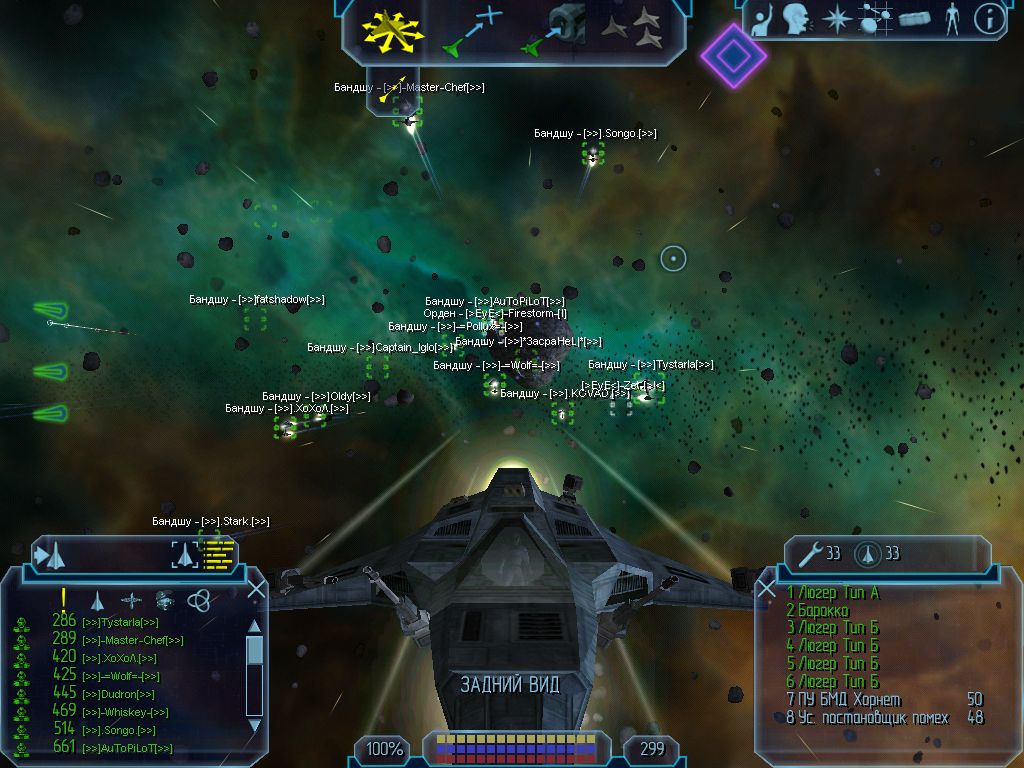1024x768 pixels.
Task: Open the star map via the starburst icon
Action: point(835,18)
